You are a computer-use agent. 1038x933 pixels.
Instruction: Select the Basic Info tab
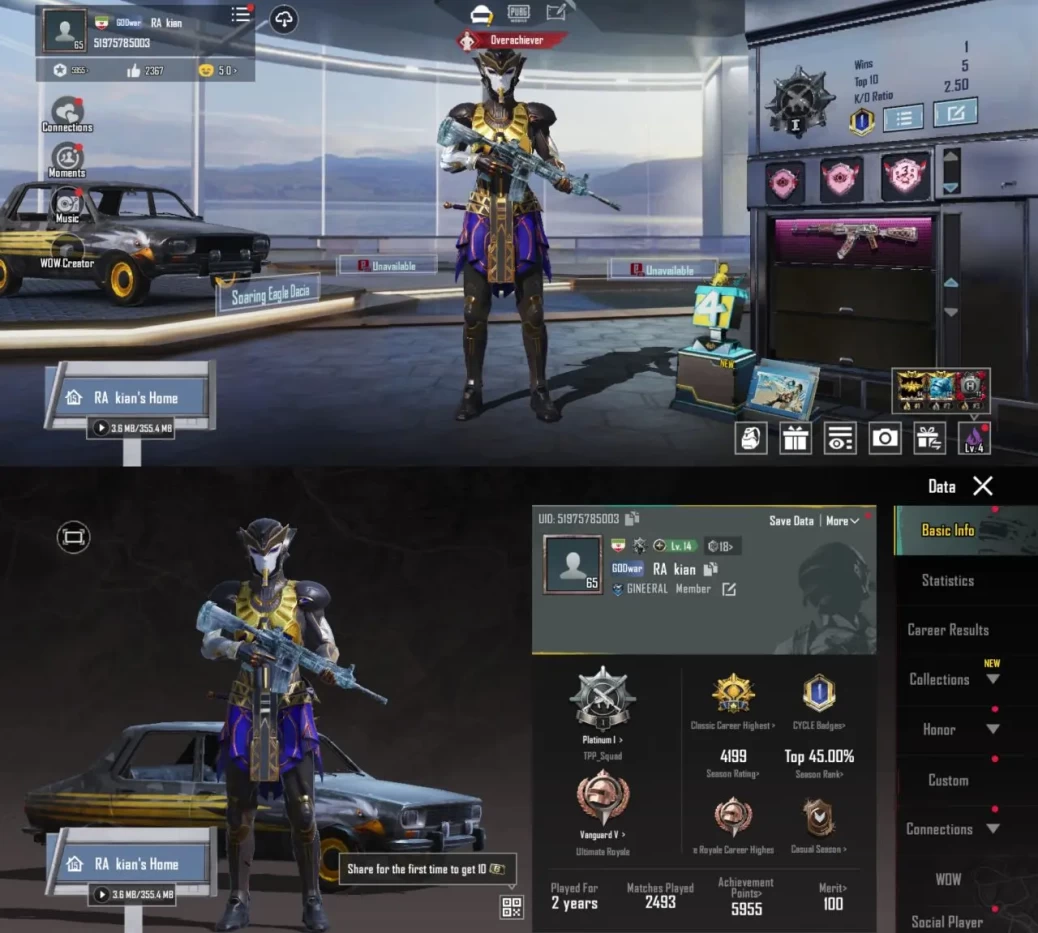(x=947, y=530)
